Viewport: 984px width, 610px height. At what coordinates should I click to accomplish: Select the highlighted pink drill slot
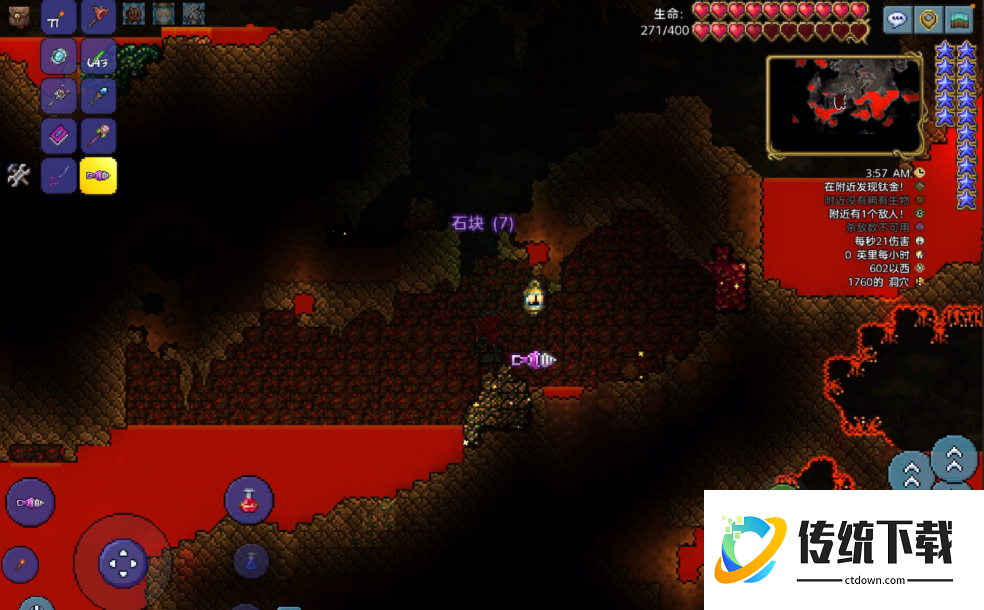98,176
